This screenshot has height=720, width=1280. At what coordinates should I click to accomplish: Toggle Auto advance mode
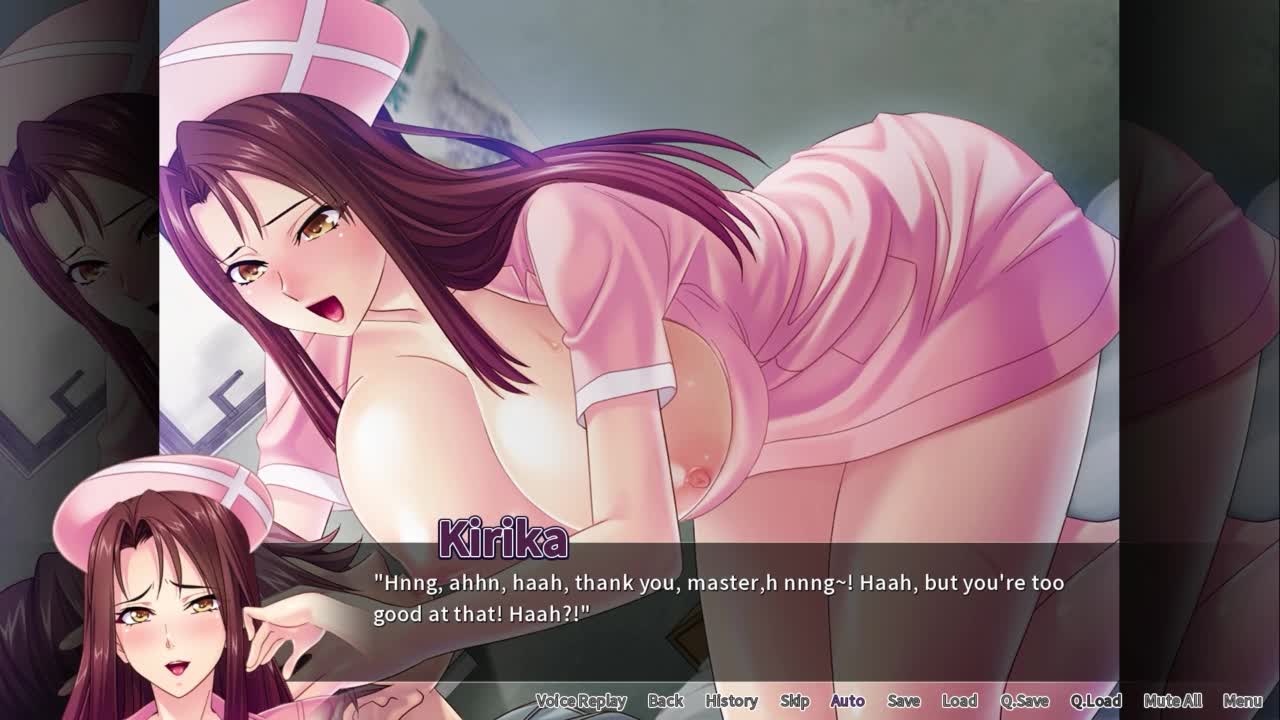(x=848, y=701)
